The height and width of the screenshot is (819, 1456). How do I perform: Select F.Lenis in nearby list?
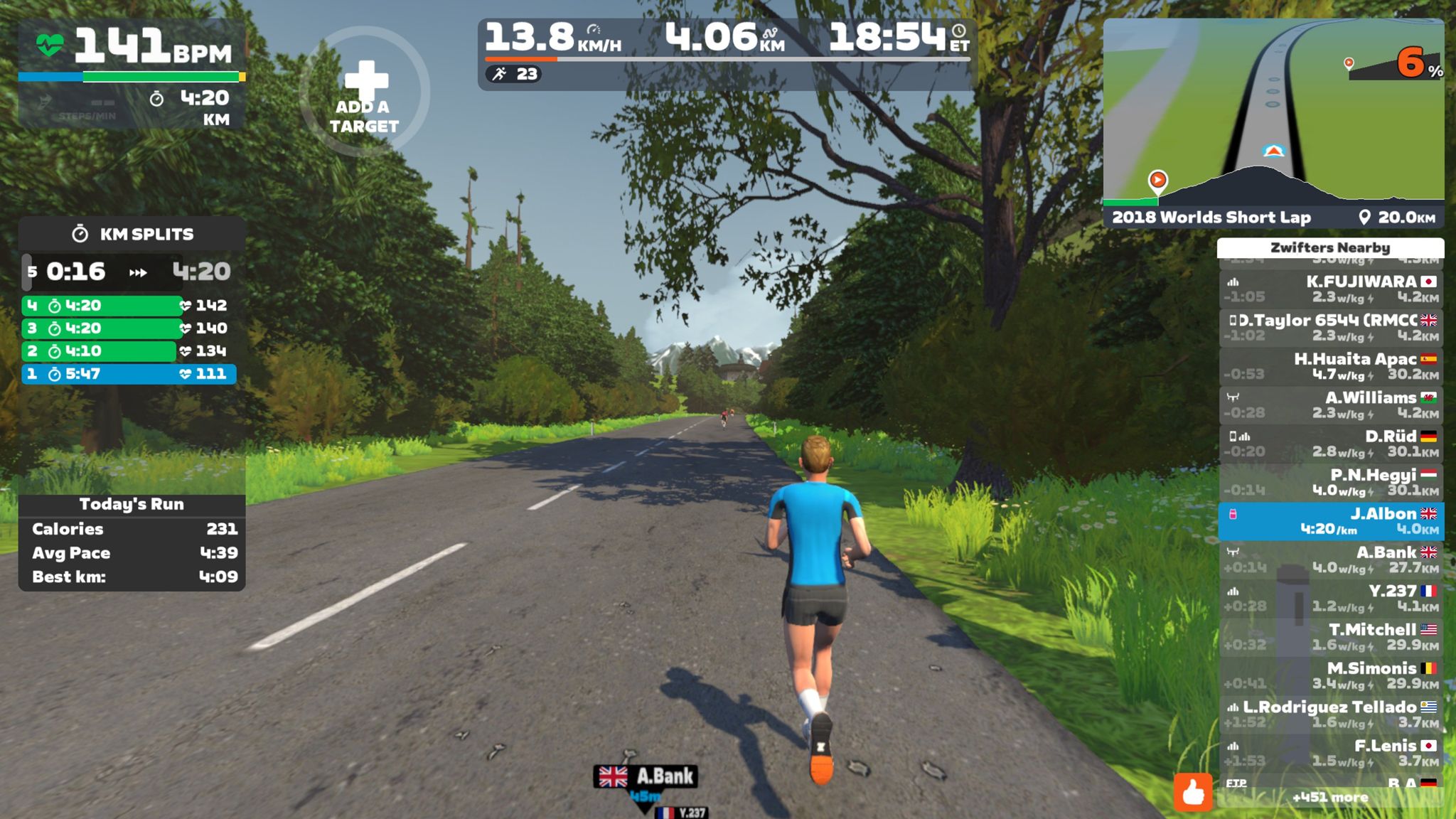1330,753
